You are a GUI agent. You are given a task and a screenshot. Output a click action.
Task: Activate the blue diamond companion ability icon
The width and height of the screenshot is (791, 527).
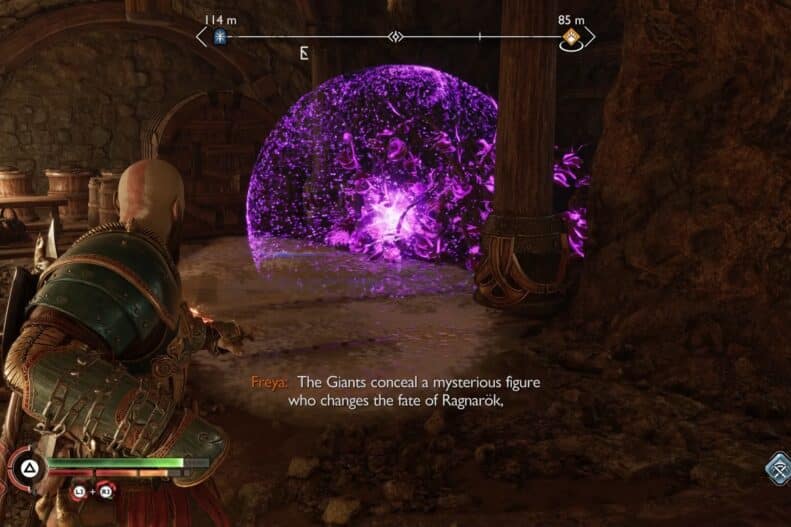(x=777, y=468)
